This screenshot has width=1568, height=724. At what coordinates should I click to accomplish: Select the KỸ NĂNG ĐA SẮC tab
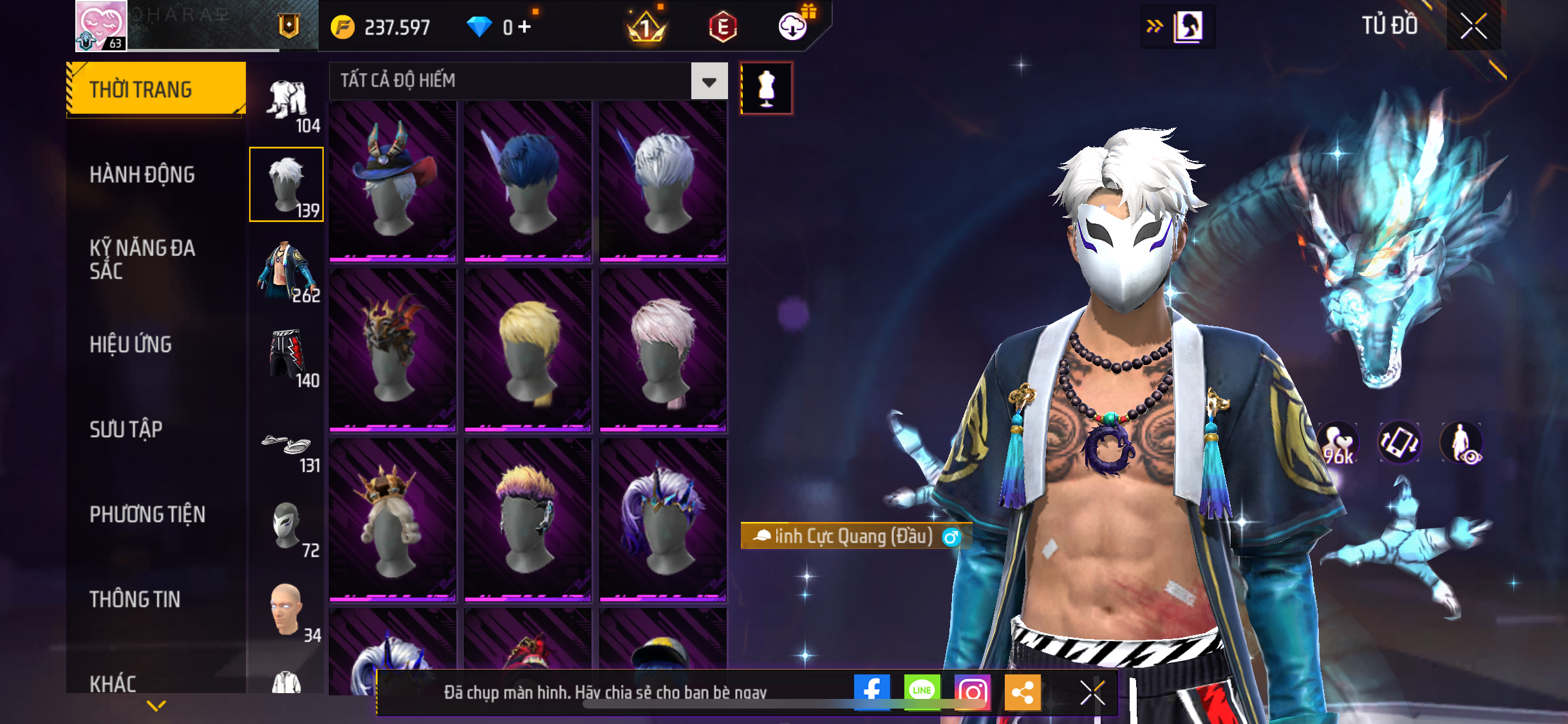pyautogui.click(x=142, y=259)
